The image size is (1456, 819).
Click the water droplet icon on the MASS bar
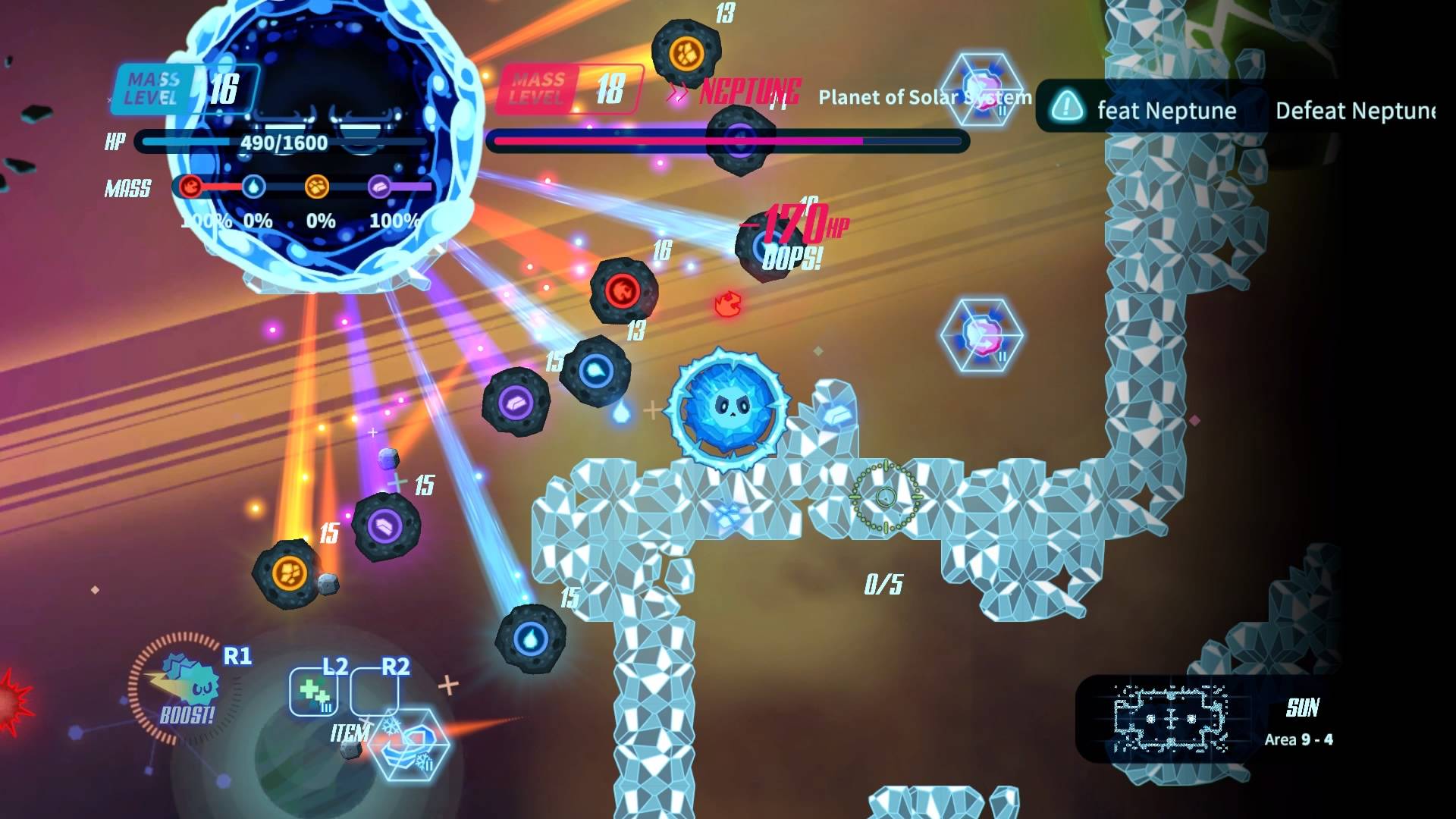tap(256, 188)
